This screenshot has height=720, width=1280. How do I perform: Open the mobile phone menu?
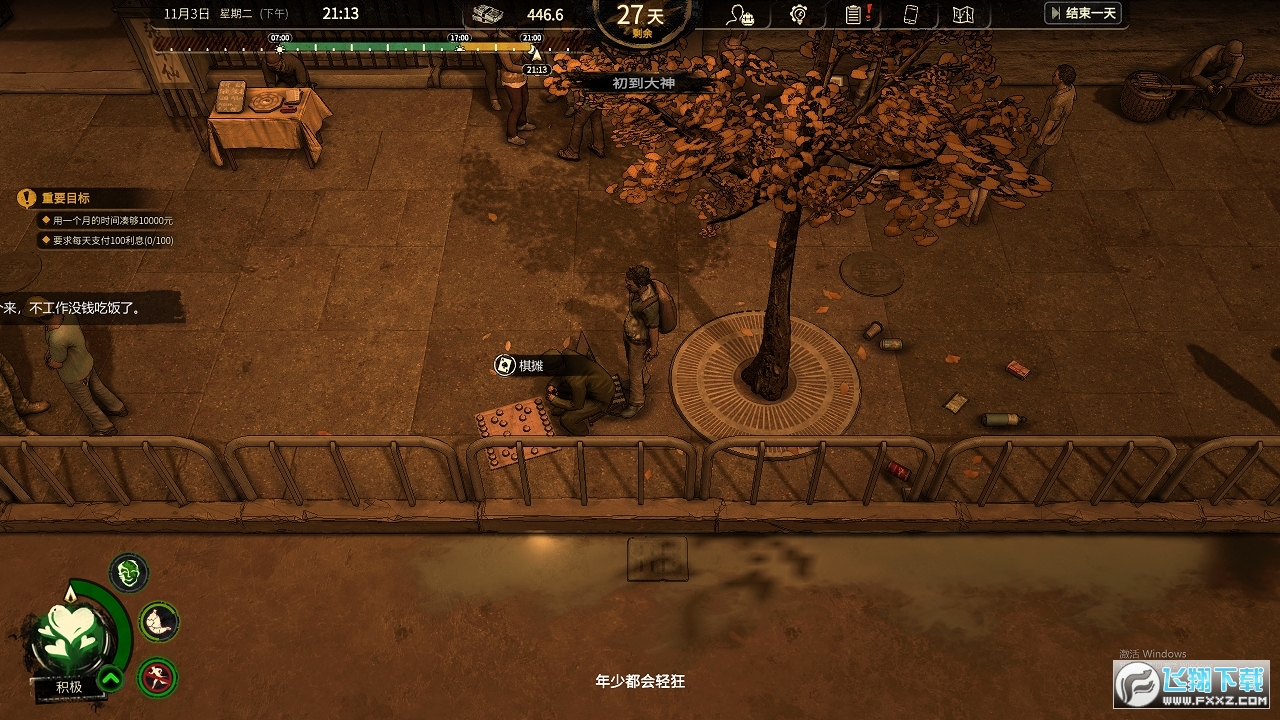[910, 15]
